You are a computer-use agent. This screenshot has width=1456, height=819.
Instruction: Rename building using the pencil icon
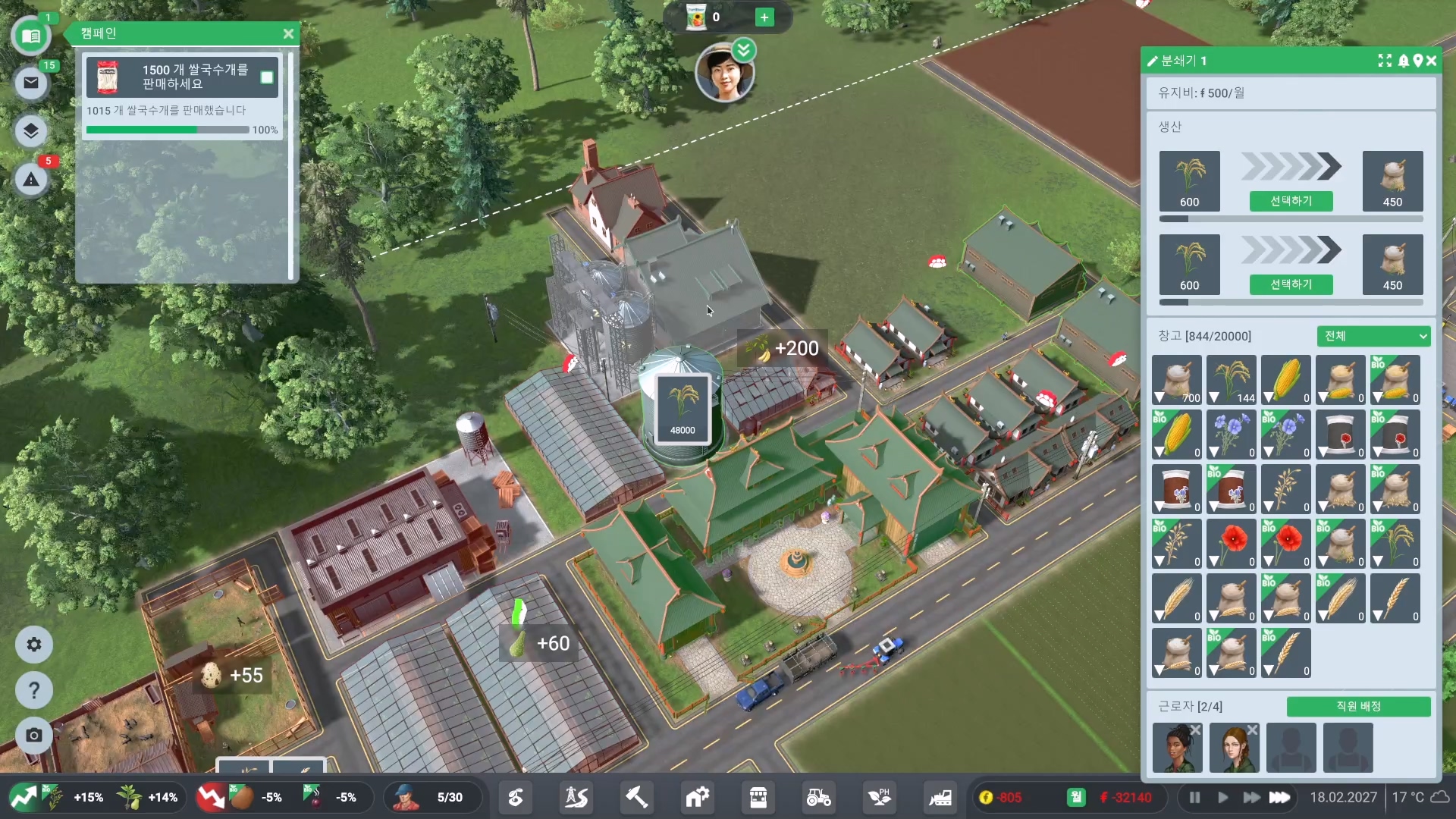(1153, 61)
